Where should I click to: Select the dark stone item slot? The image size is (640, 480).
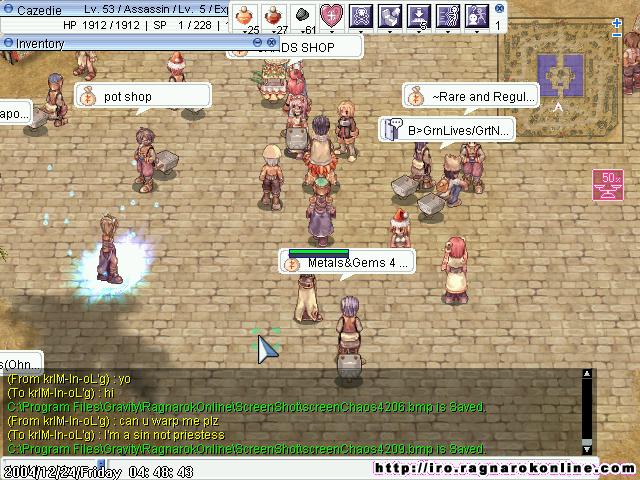pos(302,15)
